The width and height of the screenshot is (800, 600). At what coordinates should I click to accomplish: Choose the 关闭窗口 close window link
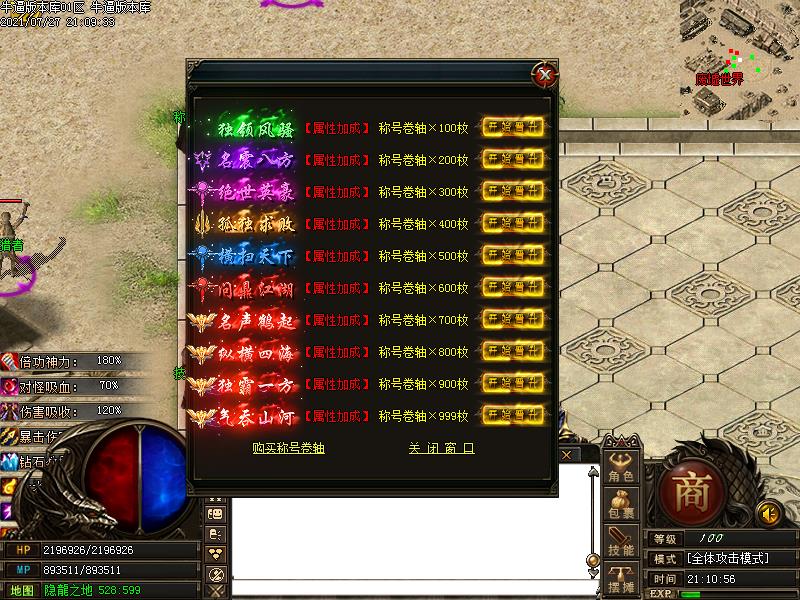[441, 449]
